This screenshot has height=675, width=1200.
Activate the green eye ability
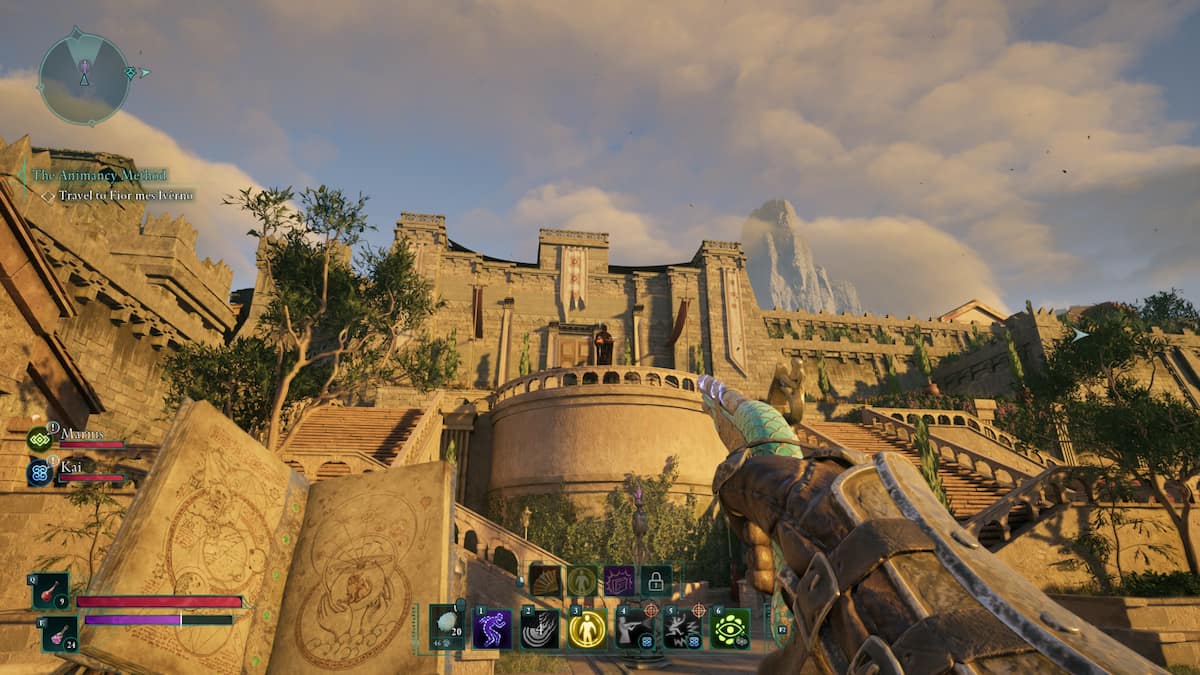click(730, 629)
